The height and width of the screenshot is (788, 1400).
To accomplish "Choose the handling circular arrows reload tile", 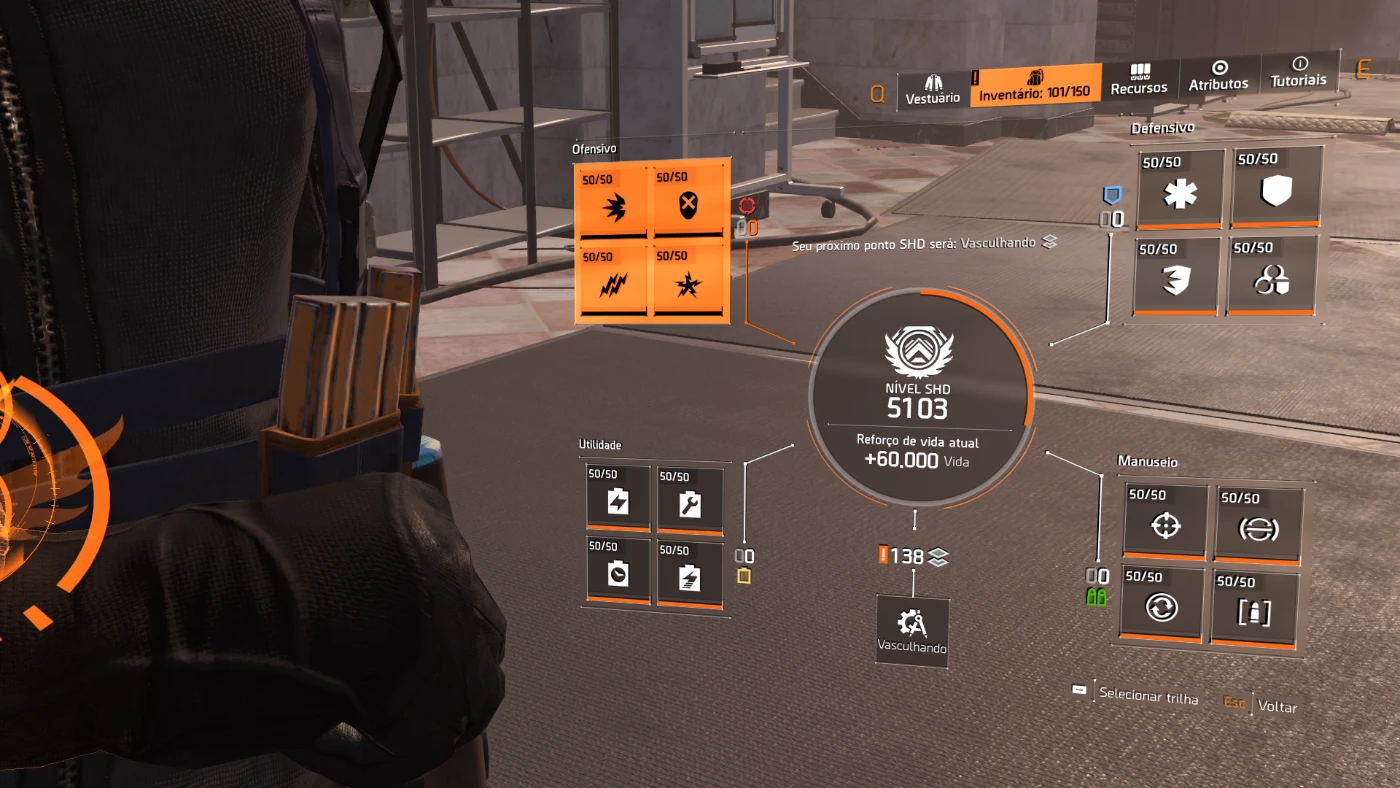I will click(x=1164, y=603).
